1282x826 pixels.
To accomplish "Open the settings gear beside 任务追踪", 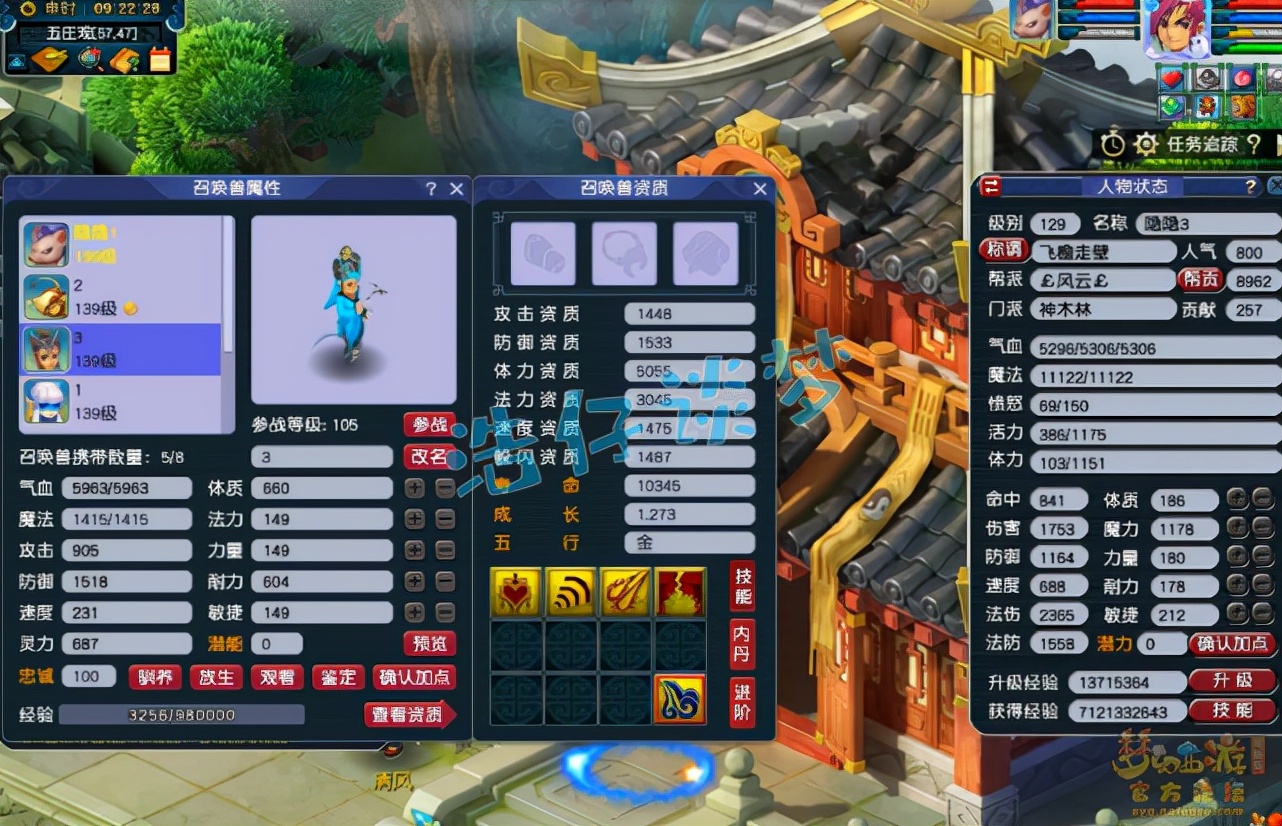I will coord(1146,143).
